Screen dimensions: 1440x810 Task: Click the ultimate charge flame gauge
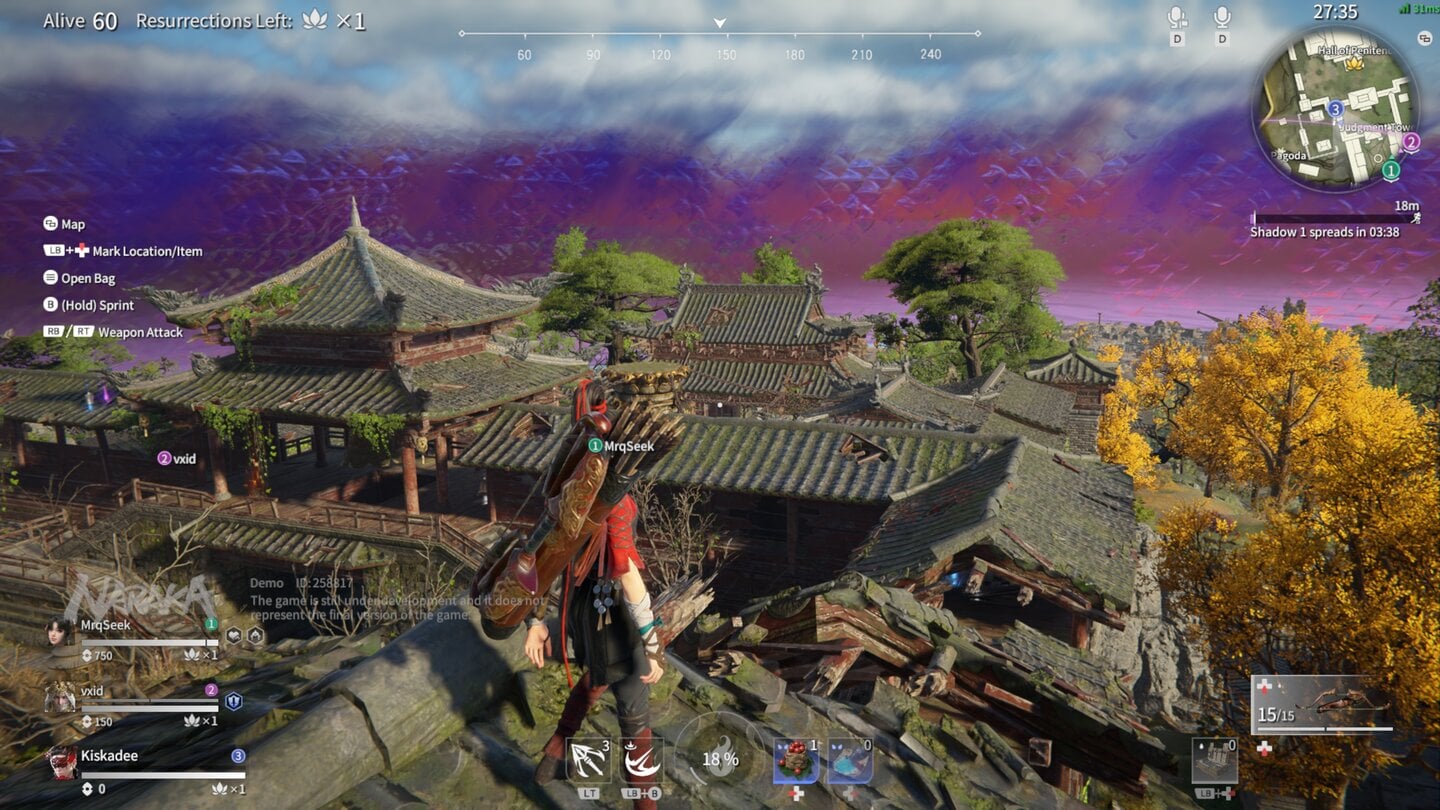tap(719, 759)
